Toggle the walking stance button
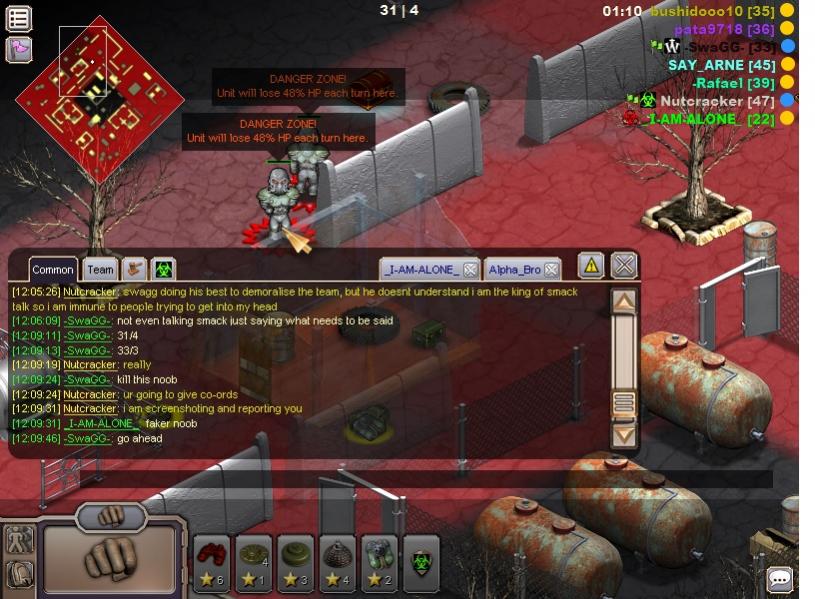This screenshot has width=815, height=599. tap(19, 540)
